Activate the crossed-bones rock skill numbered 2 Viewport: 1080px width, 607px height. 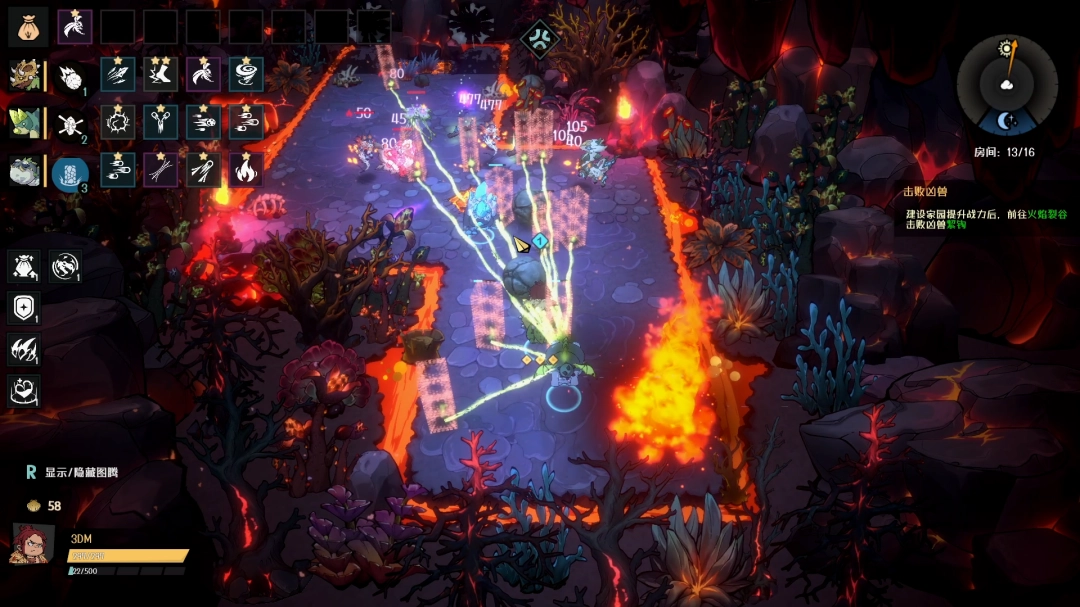pos(70,123)
